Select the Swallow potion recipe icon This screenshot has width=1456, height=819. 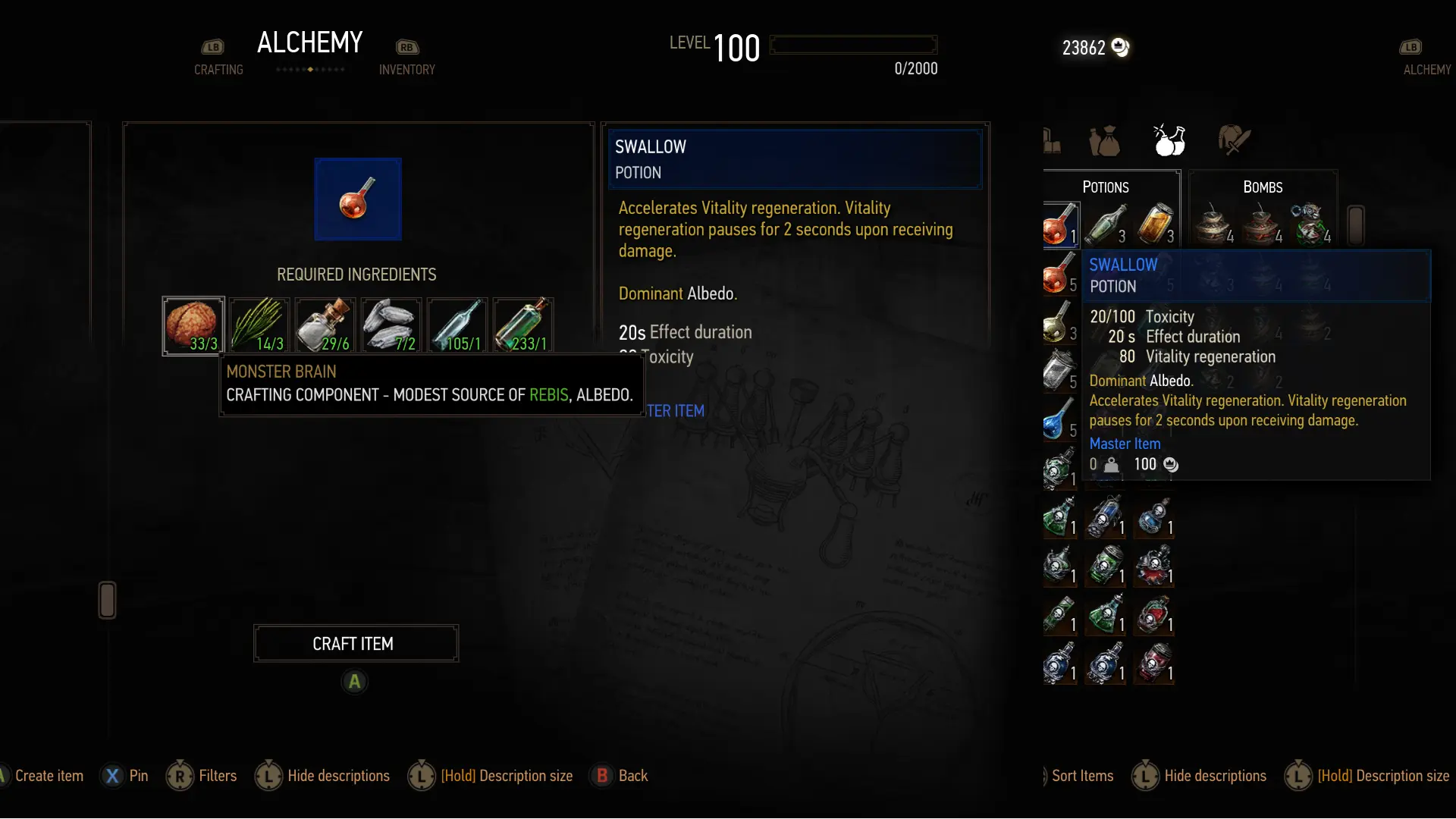(x=358, y=199)
